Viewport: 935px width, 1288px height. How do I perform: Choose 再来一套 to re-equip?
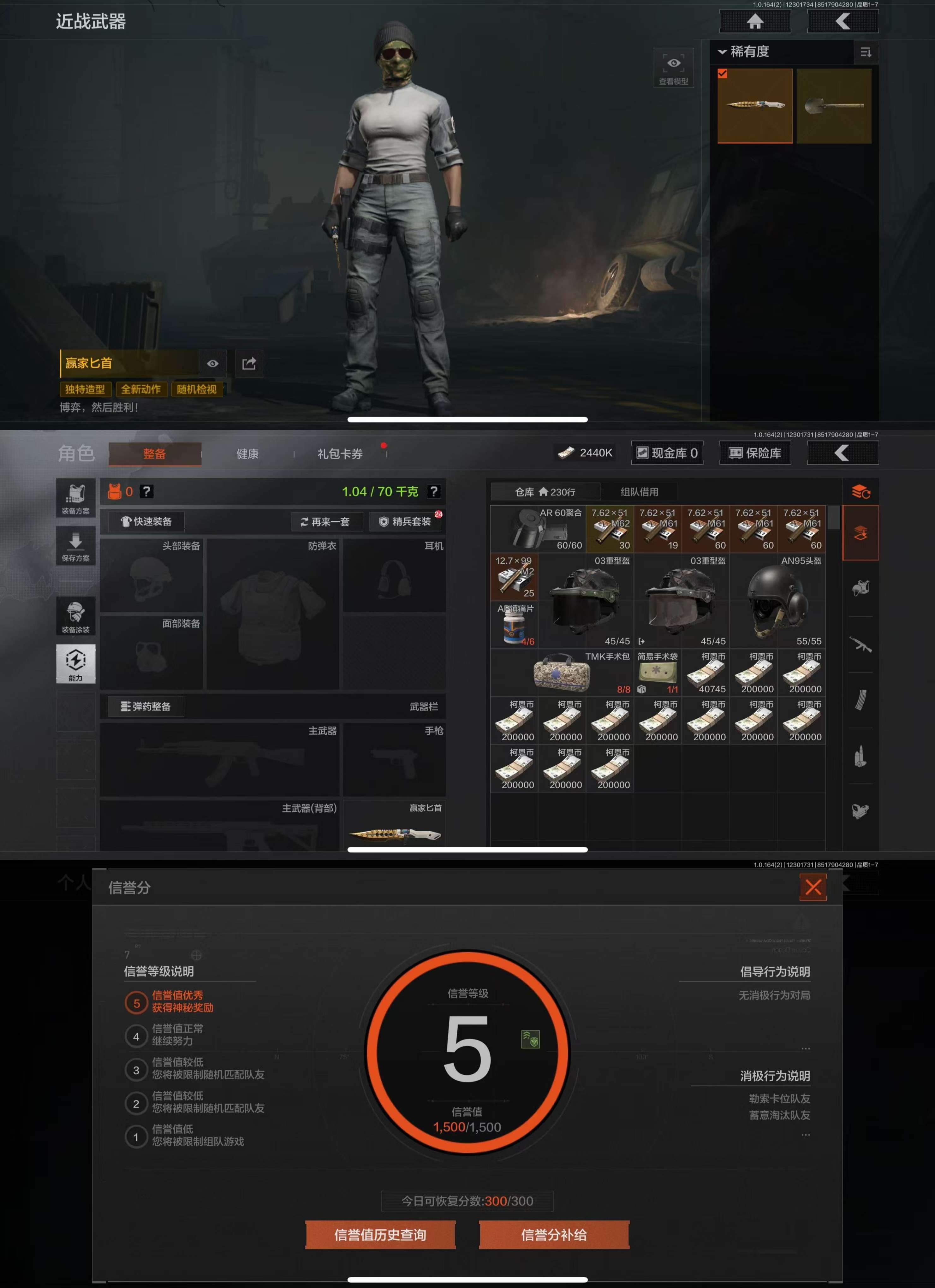point(325,521)
